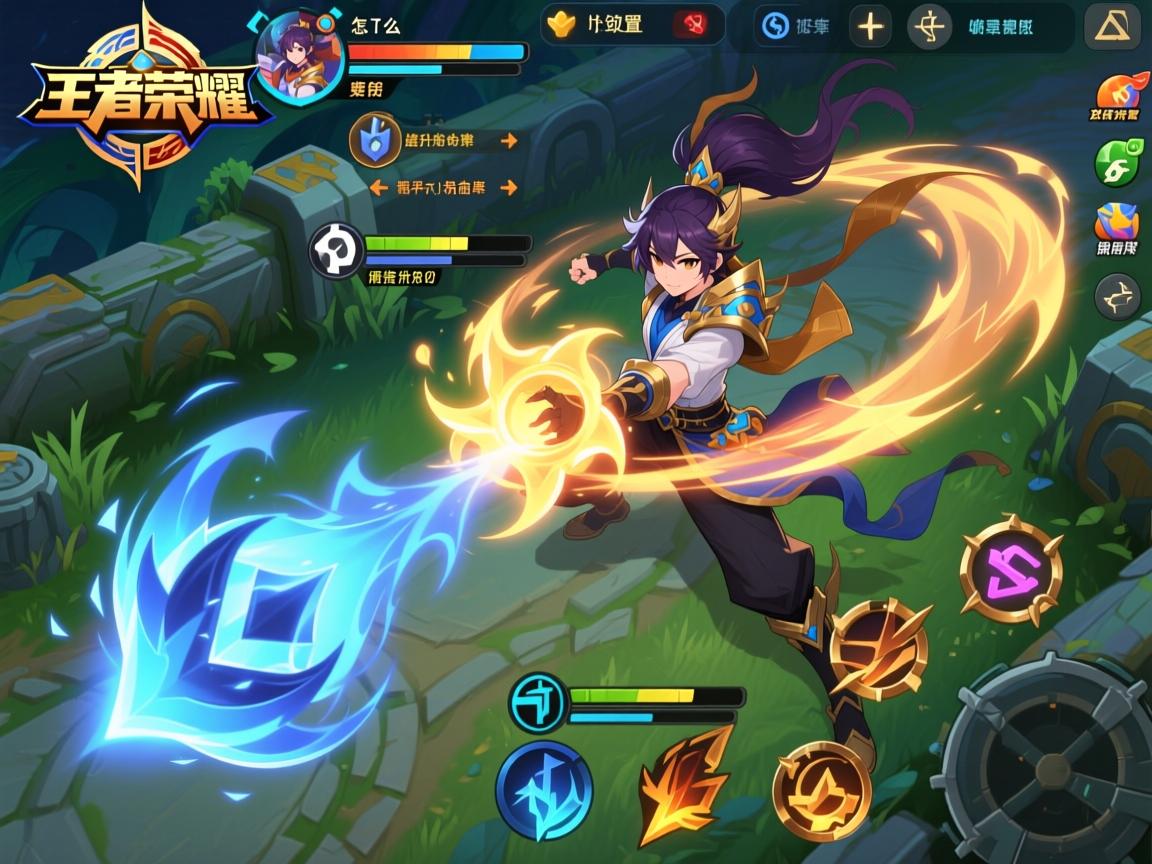Click the hero portrait avatar

299,56
